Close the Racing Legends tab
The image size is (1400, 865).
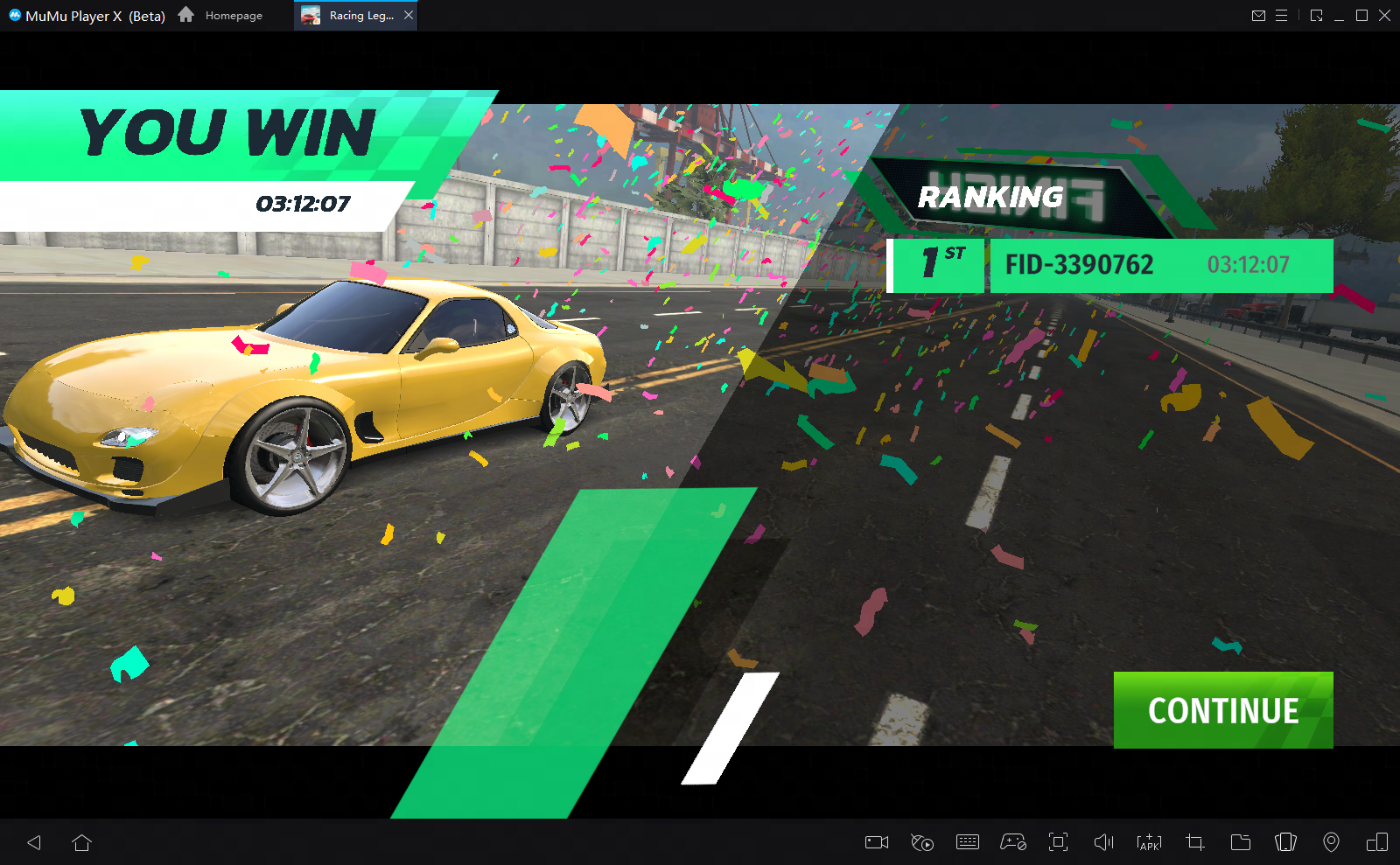[408, 15]
